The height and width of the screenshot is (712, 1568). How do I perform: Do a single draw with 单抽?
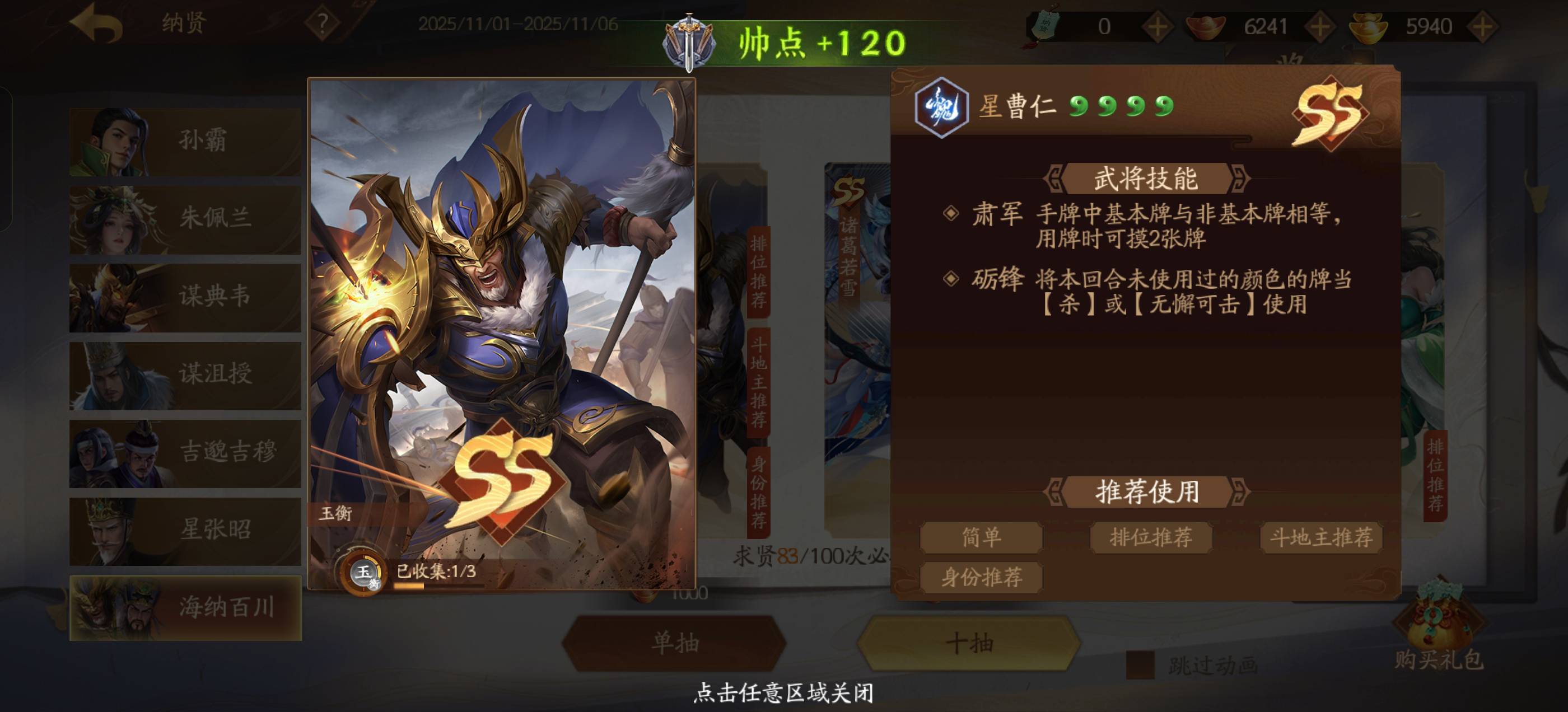point(674,643)
